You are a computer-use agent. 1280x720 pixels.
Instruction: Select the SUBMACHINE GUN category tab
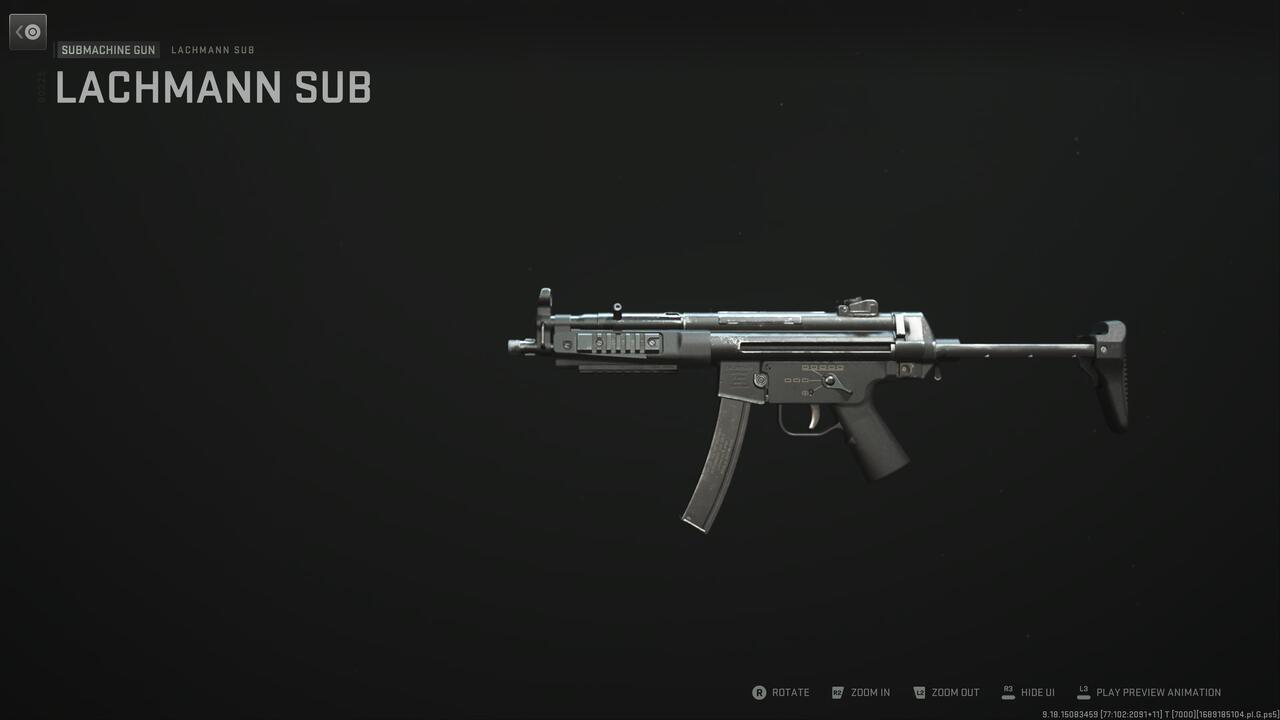[x=107, y=49]
